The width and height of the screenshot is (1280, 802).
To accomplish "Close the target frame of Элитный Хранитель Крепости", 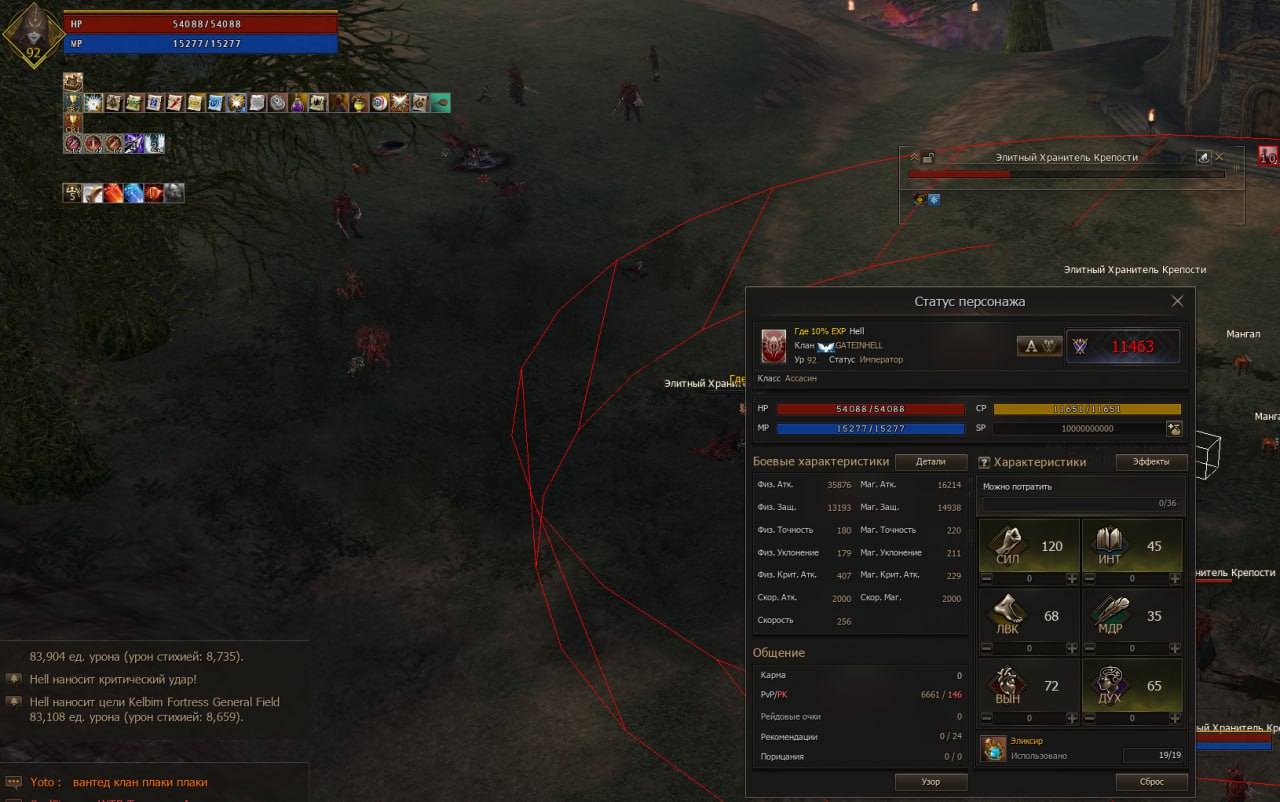I will point(1219,157).
